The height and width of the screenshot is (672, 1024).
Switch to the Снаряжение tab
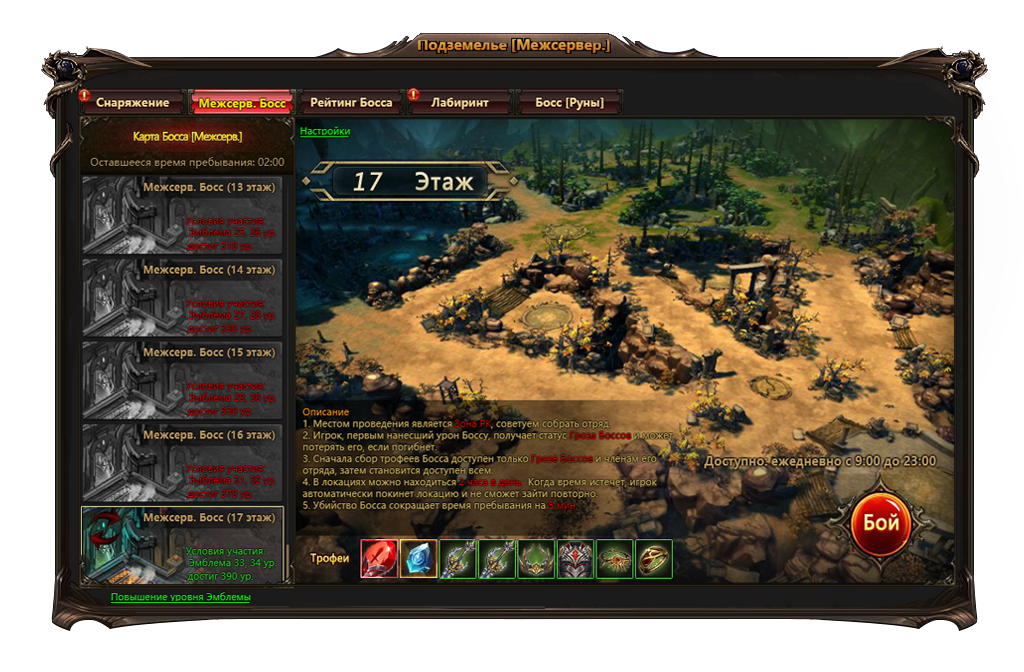[133, 103]
